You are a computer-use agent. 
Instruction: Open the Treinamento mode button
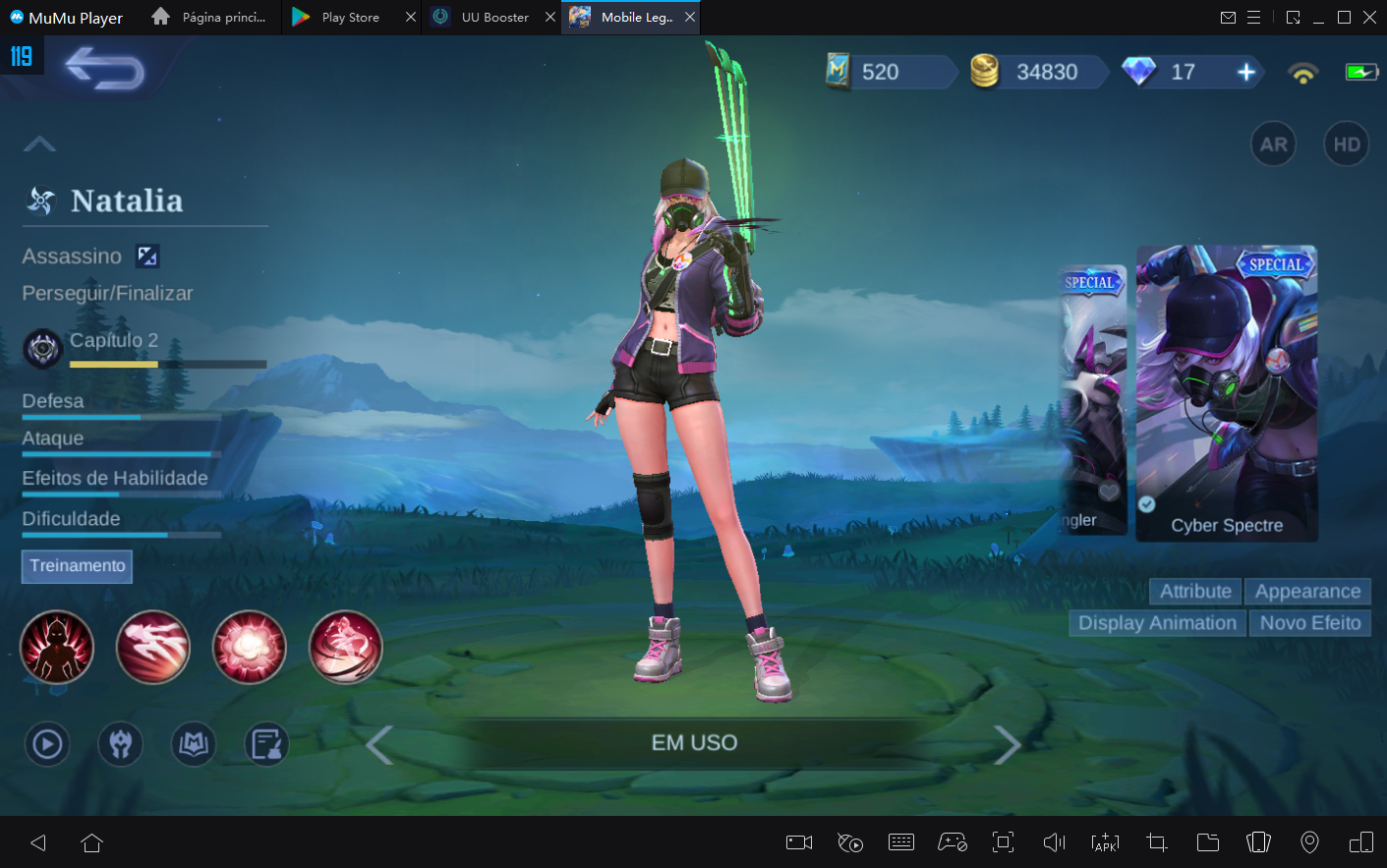tap(76, 566)
